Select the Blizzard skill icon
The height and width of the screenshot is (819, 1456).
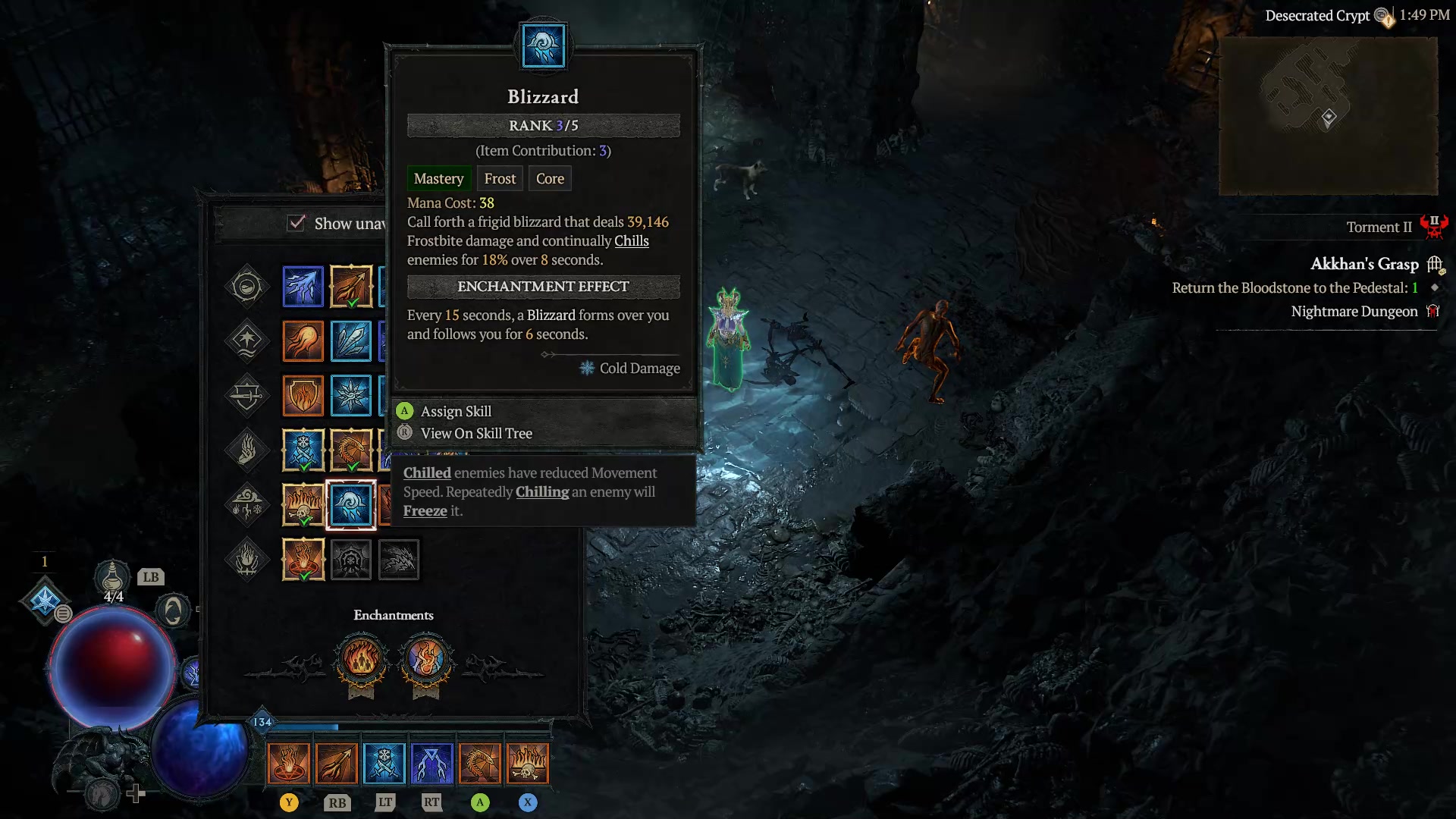click(x=353, y=504)
